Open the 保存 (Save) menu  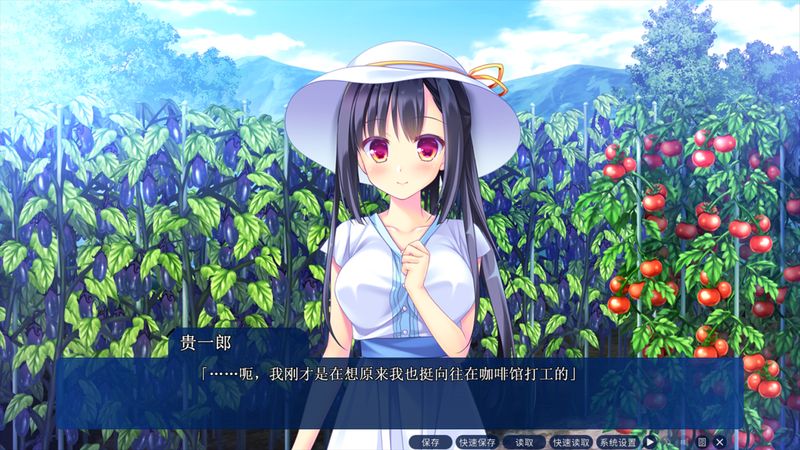click(430, 441)
